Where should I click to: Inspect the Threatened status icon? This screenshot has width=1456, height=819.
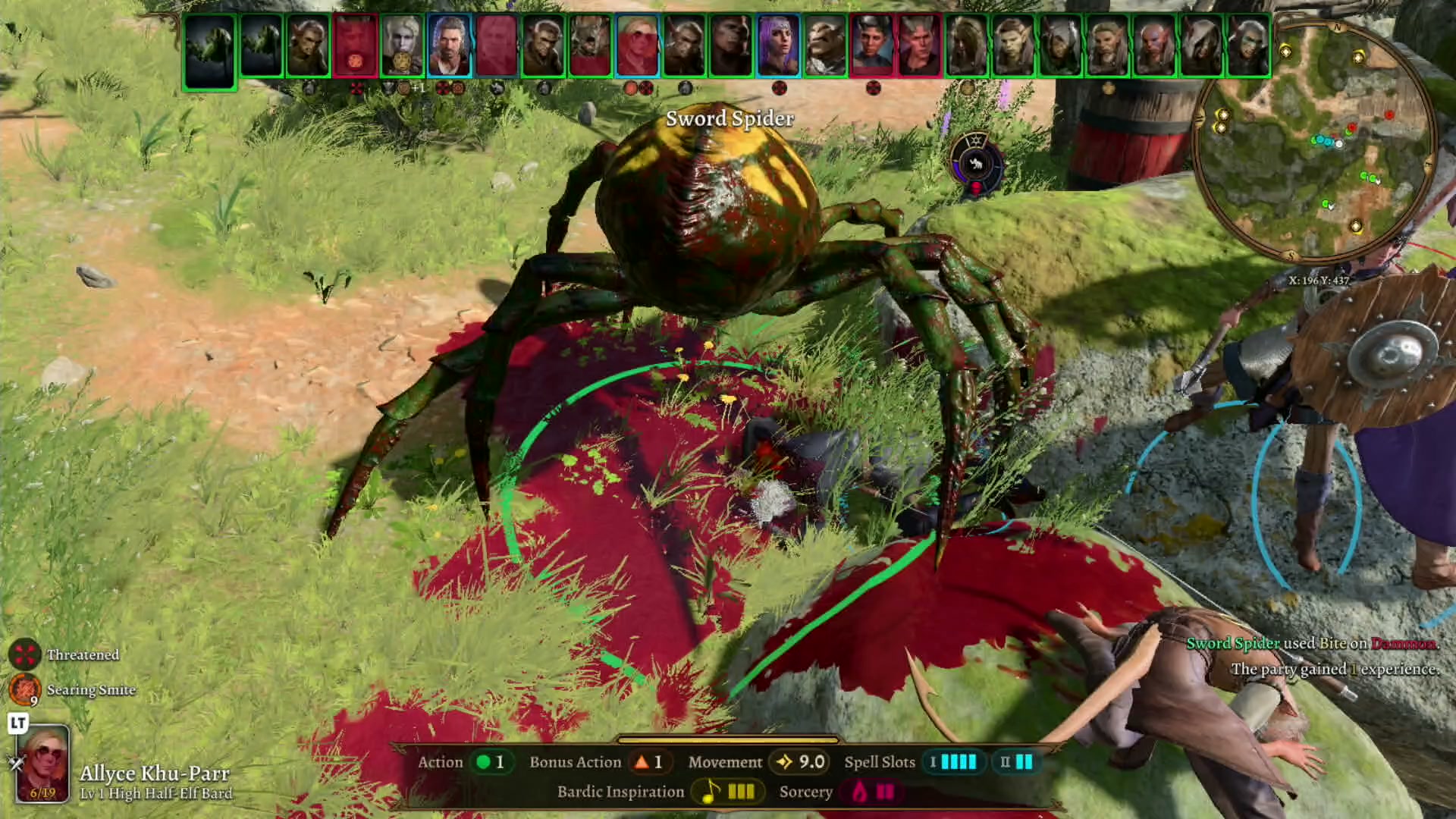[x=25, y=654]
